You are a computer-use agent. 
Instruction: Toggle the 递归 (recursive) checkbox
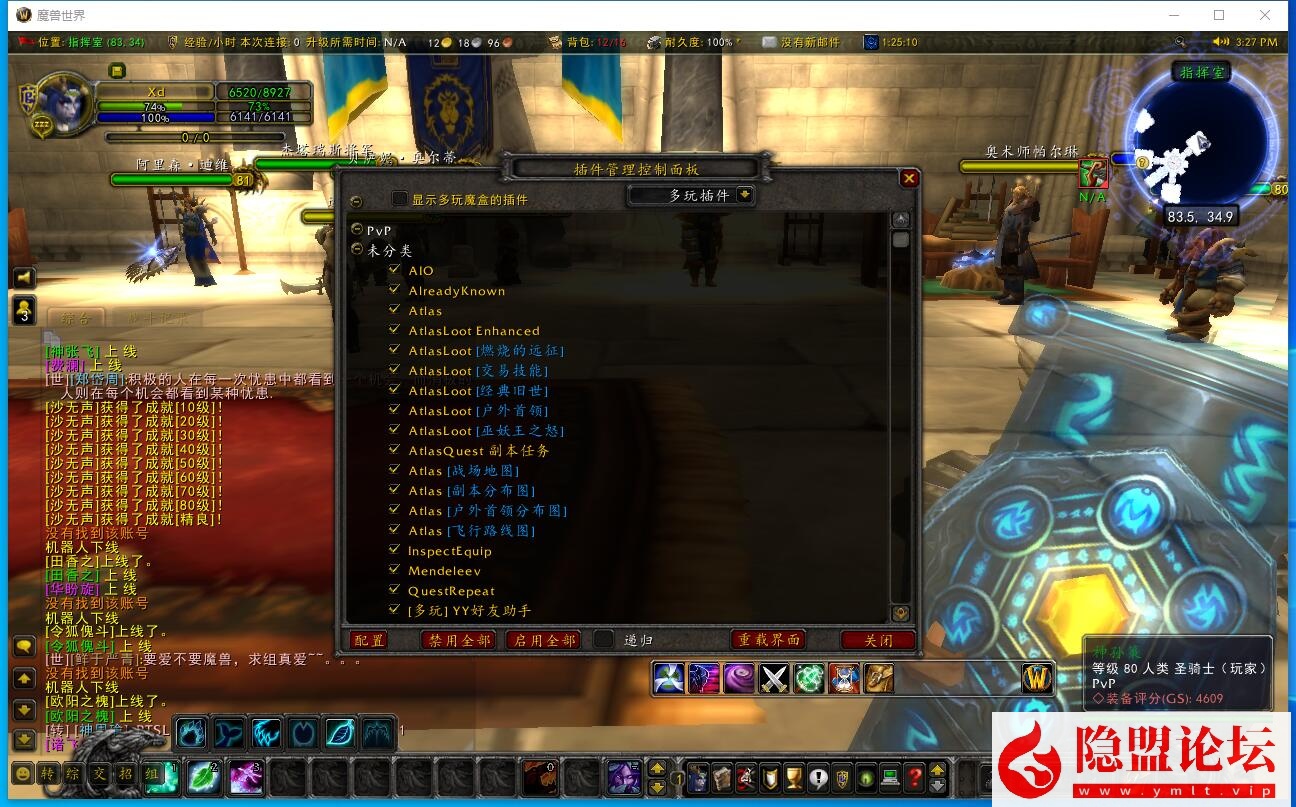tap(603, 639)
